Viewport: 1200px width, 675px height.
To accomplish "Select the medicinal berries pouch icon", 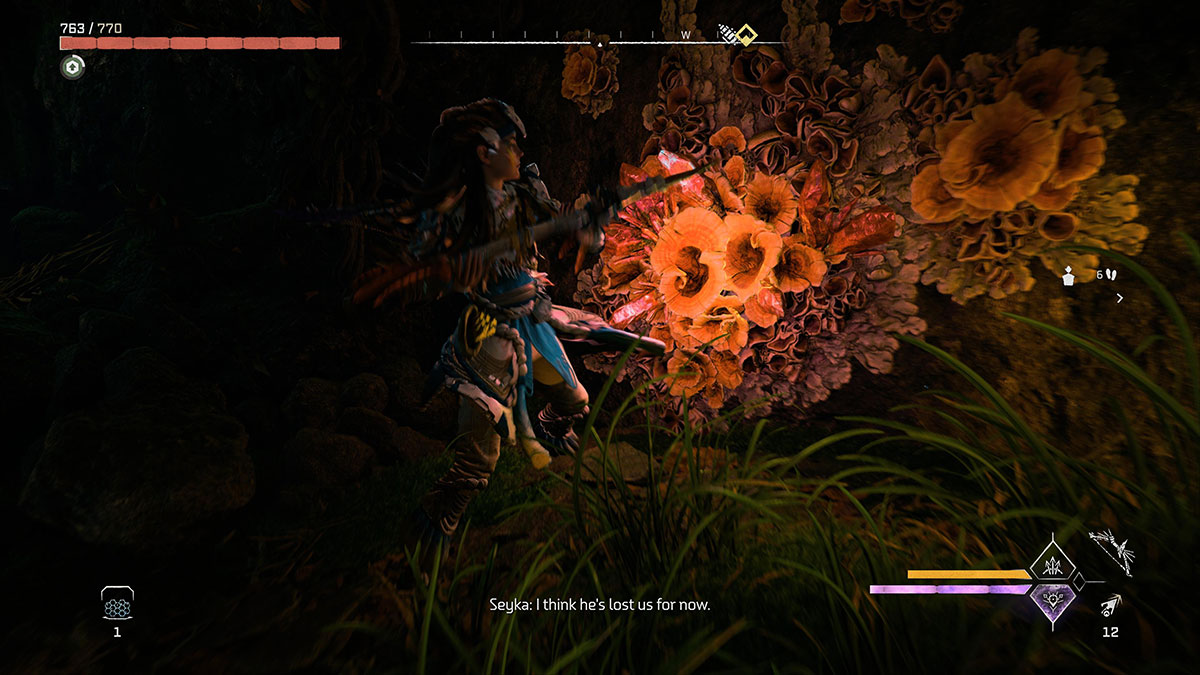I will point(117,603).
